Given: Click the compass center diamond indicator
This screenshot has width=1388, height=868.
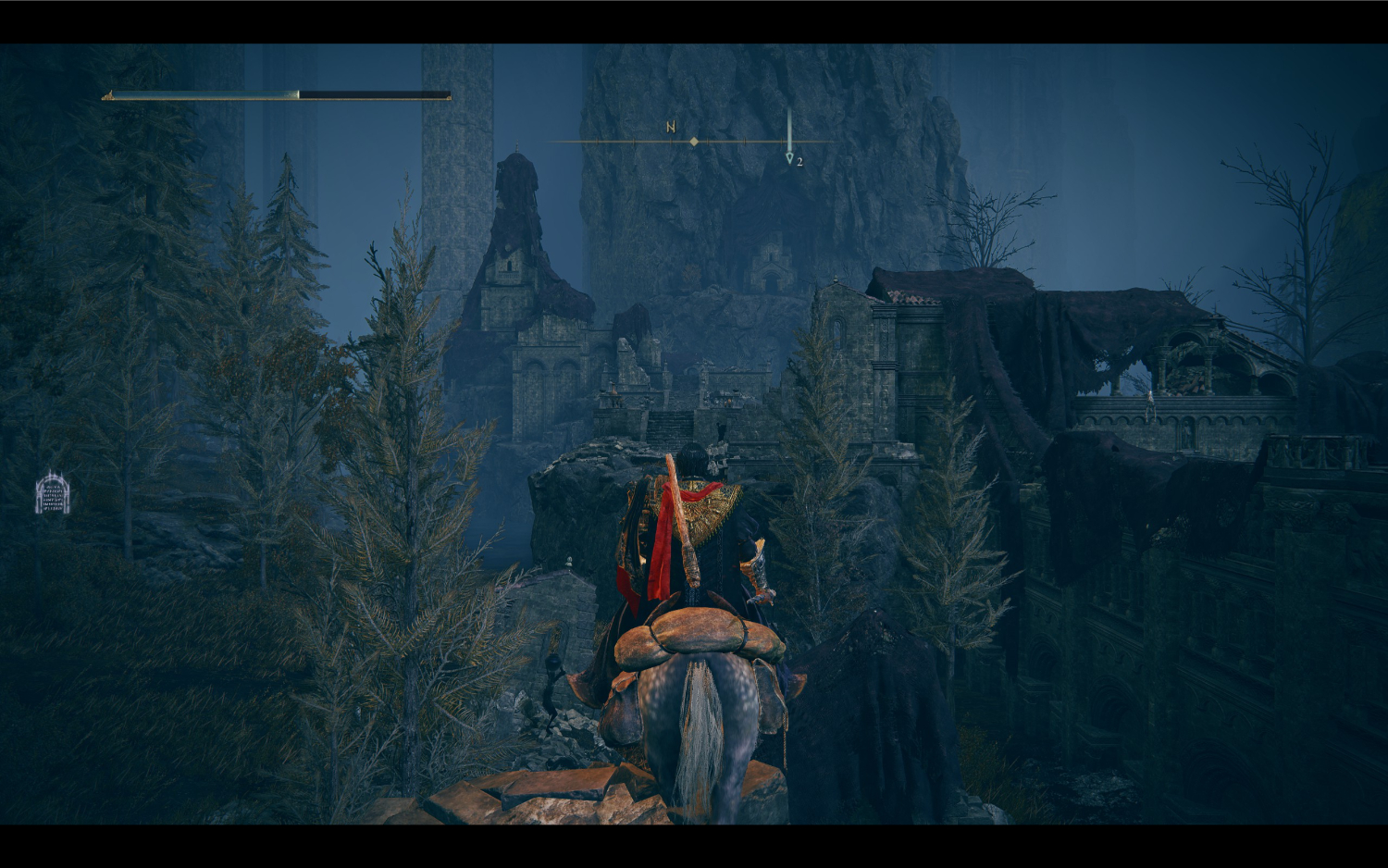Looking at the screenshot, I should pyautogui.click(x=694, y=142).
